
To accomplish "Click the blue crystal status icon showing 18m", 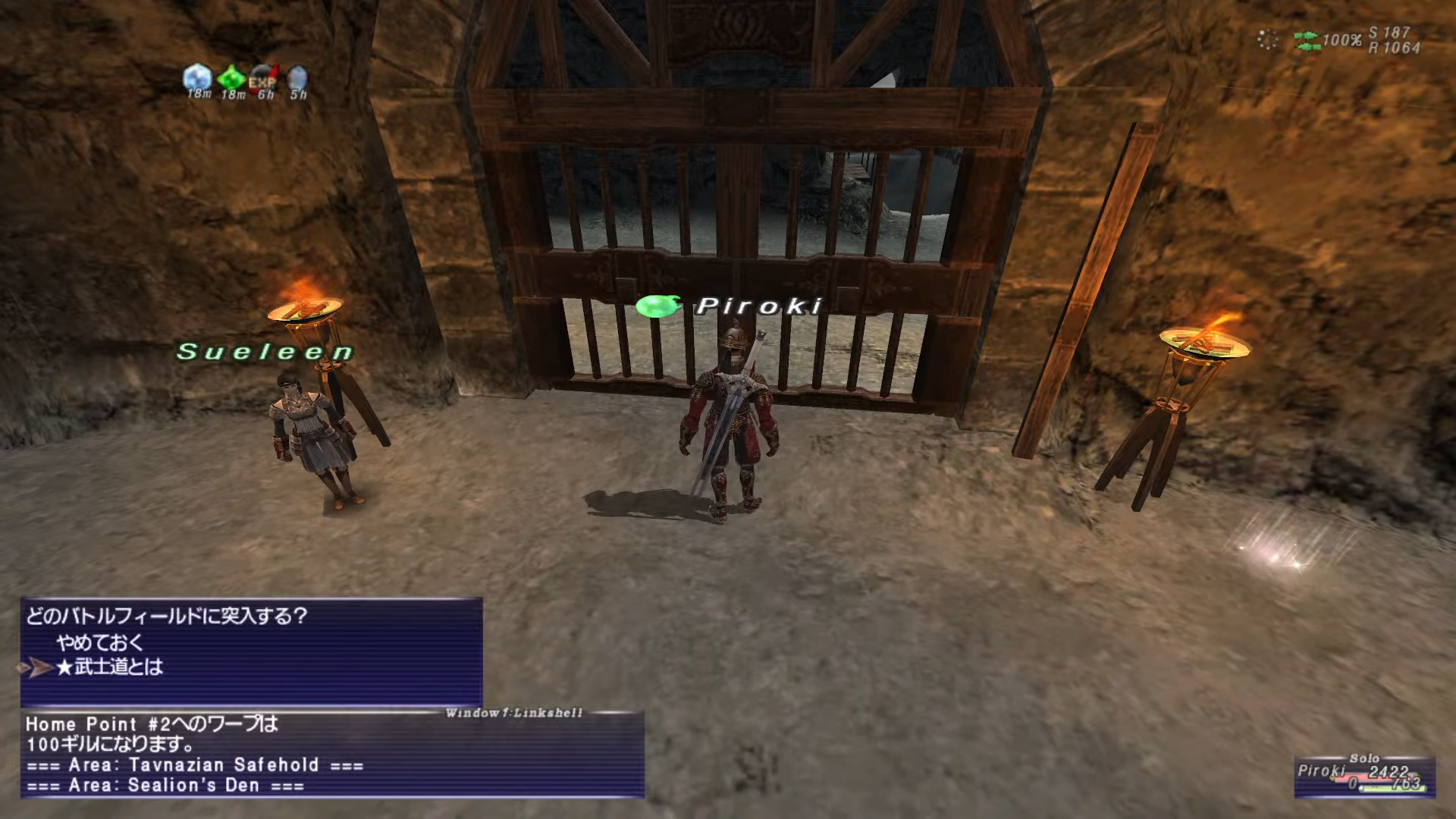I will click(x=197, y=77).
